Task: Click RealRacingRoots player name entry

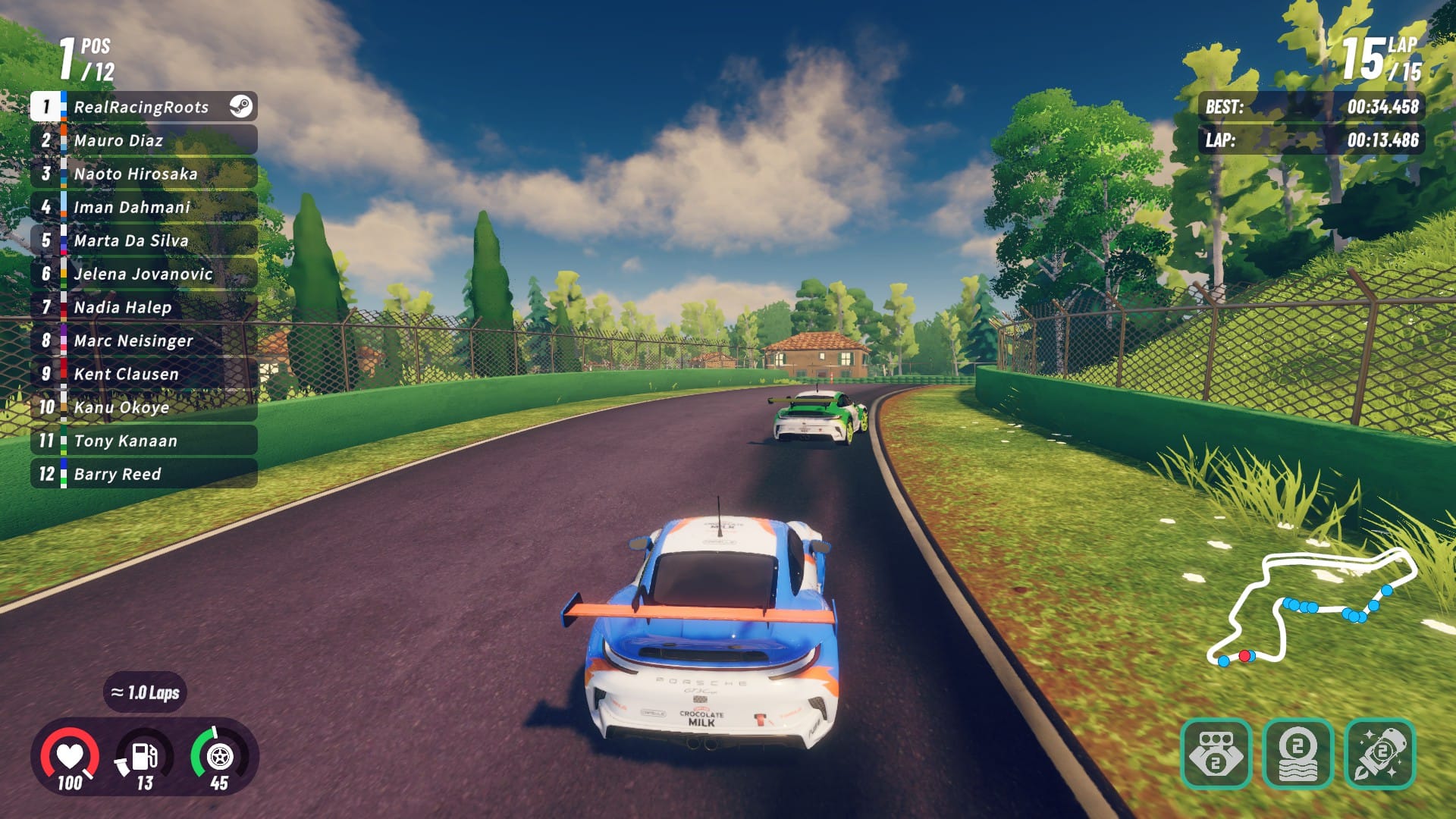Action: click(x=140, y=107)
